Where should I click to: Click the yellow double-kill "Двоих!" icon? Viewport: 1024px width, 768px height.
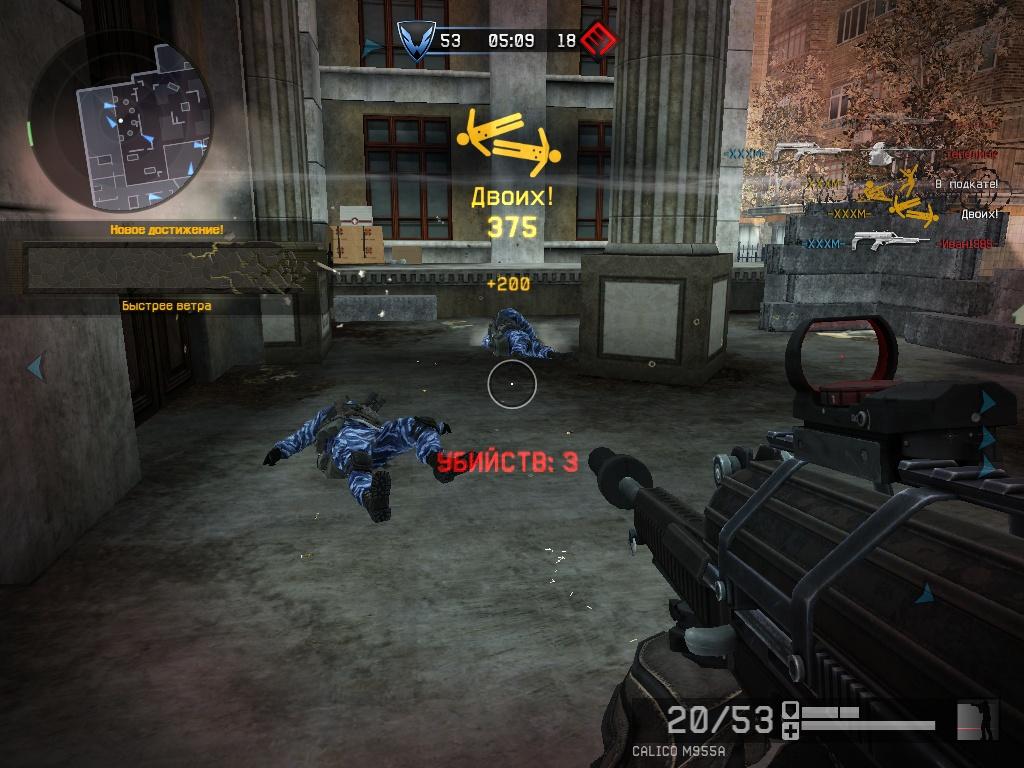tap(509, 141)
